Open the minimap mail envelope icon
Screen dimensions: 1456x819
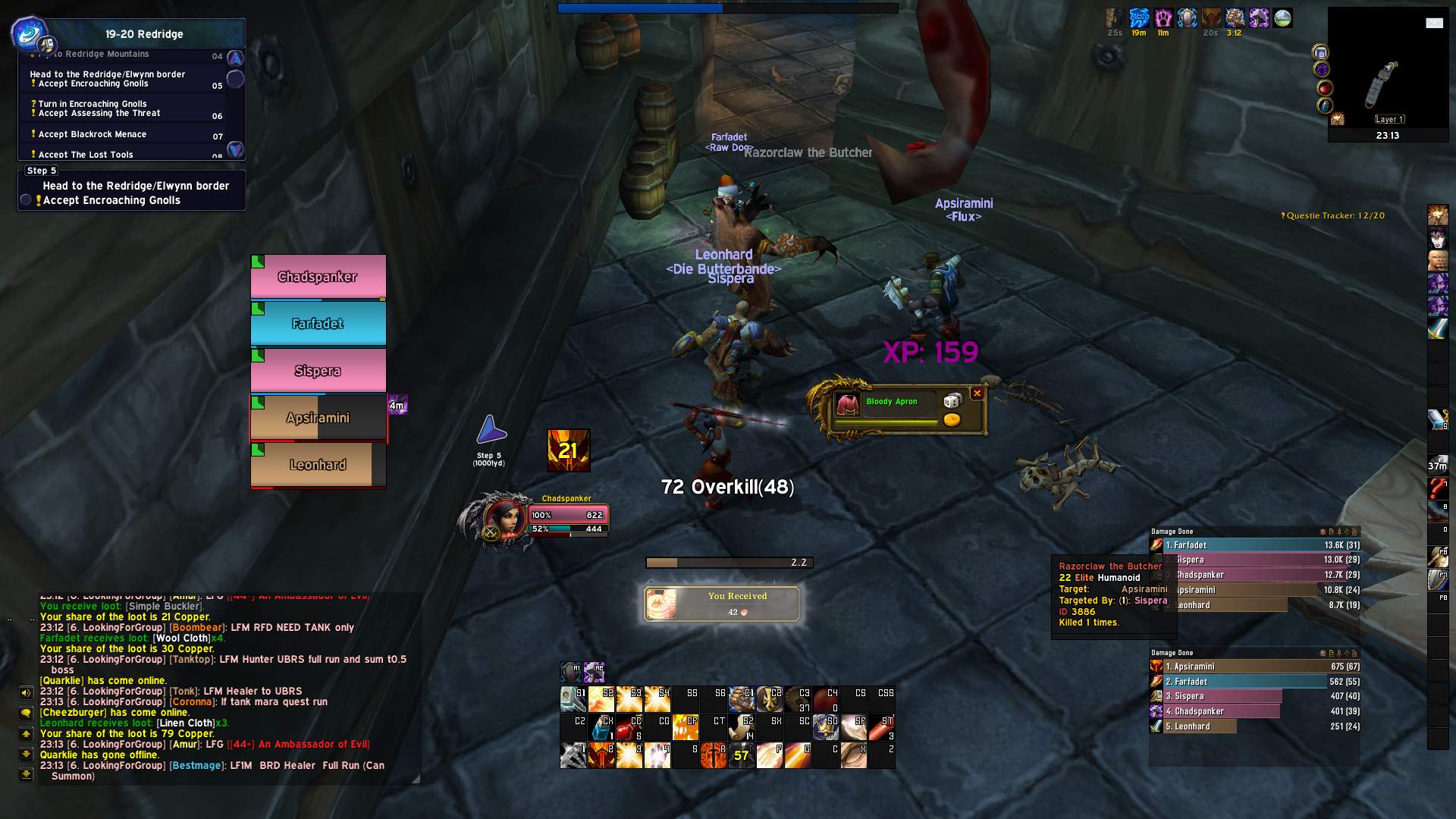pyautogui.click(x=1434, y=23)
